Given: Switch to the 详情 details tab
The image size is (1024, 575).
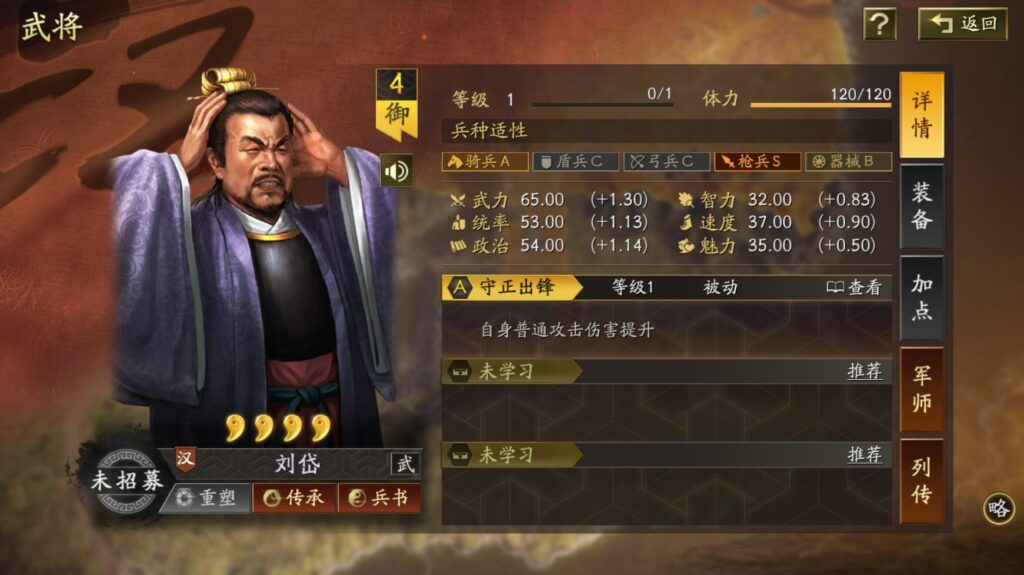Looking at the screenshot, I should pyautogui.click(x=921, y=116).
